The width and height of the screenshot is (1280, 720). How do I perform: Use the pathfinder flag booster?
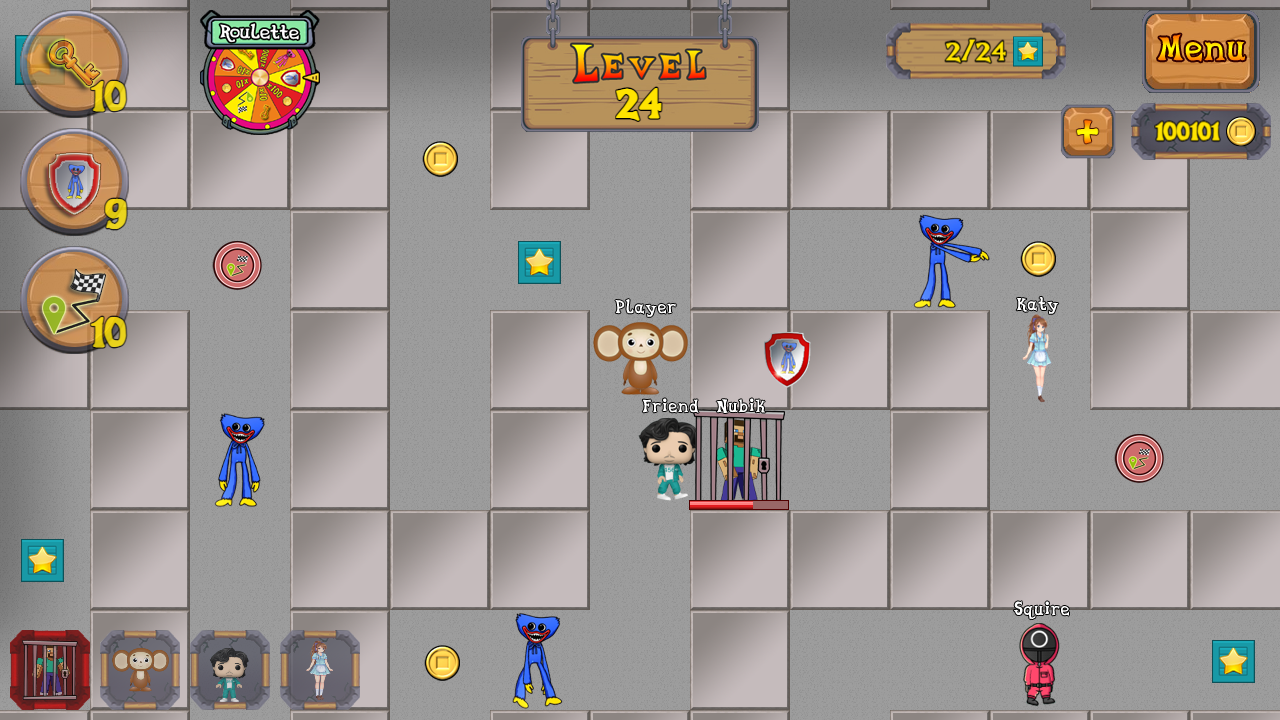pos(73,298)
